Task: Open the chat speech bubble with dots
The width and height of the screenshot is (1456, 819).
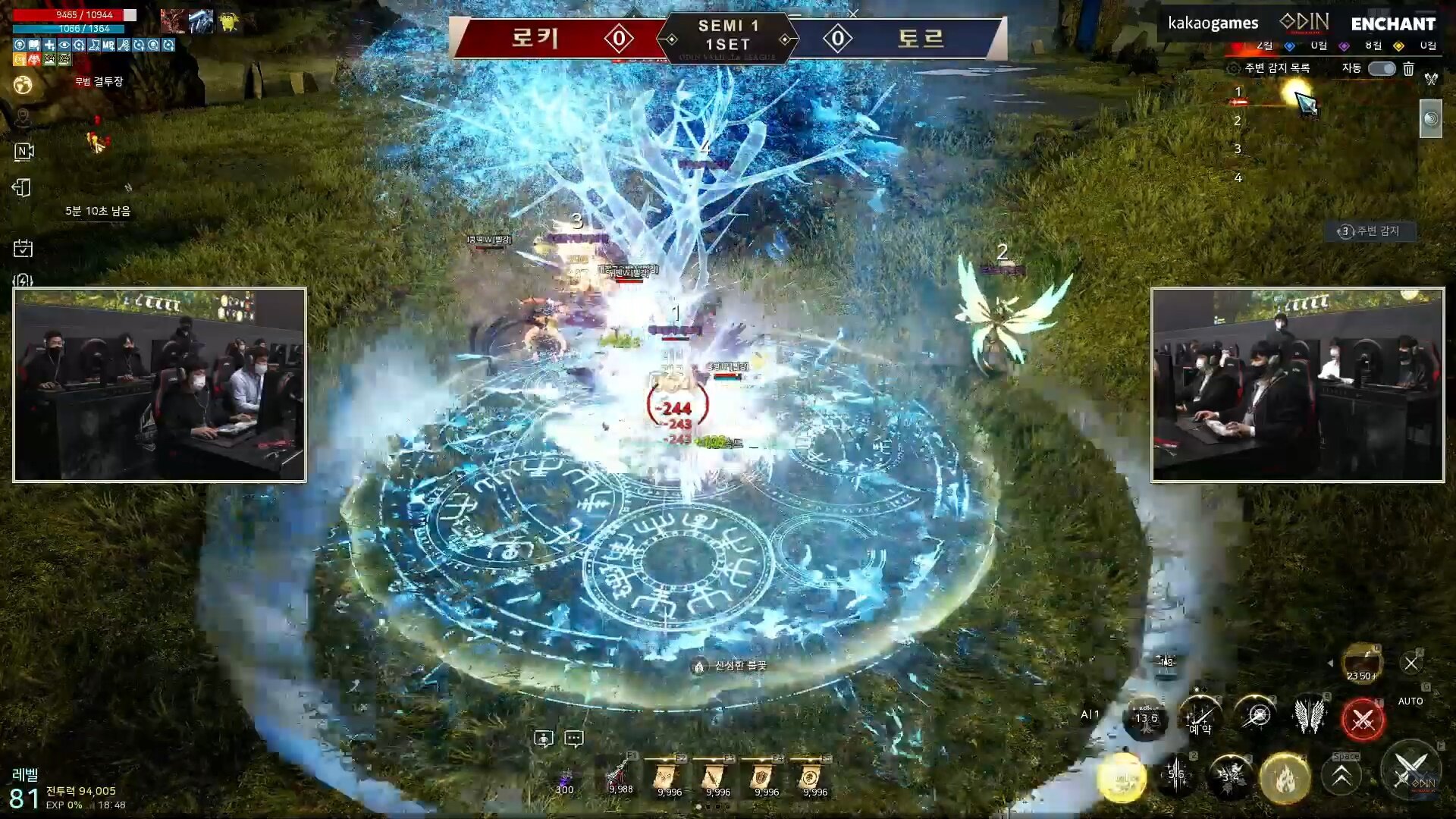Action: (x=574, y=739)
